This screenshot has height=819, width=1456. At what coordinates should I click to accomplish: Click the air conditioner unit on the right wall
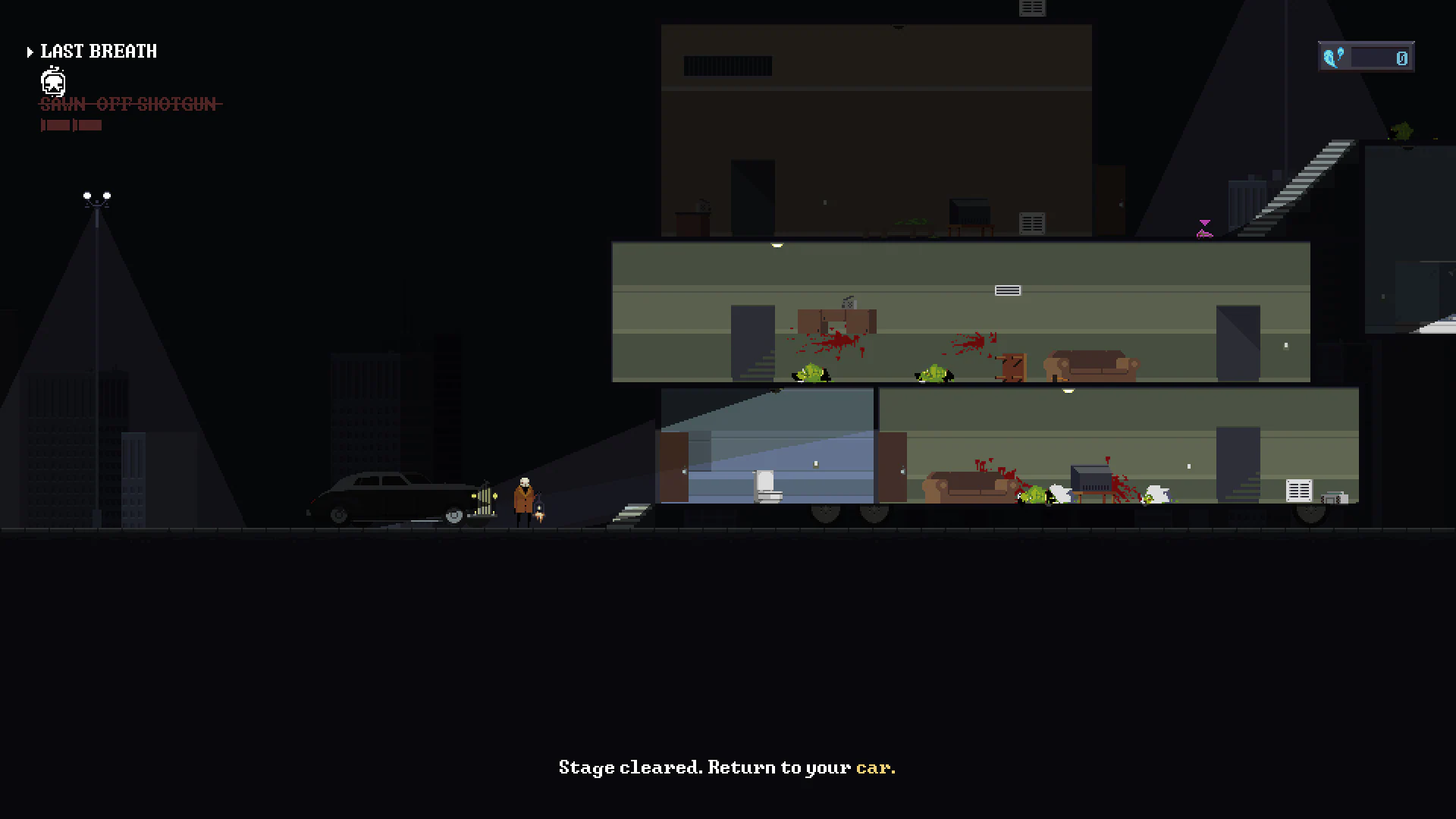[1298, 491]
